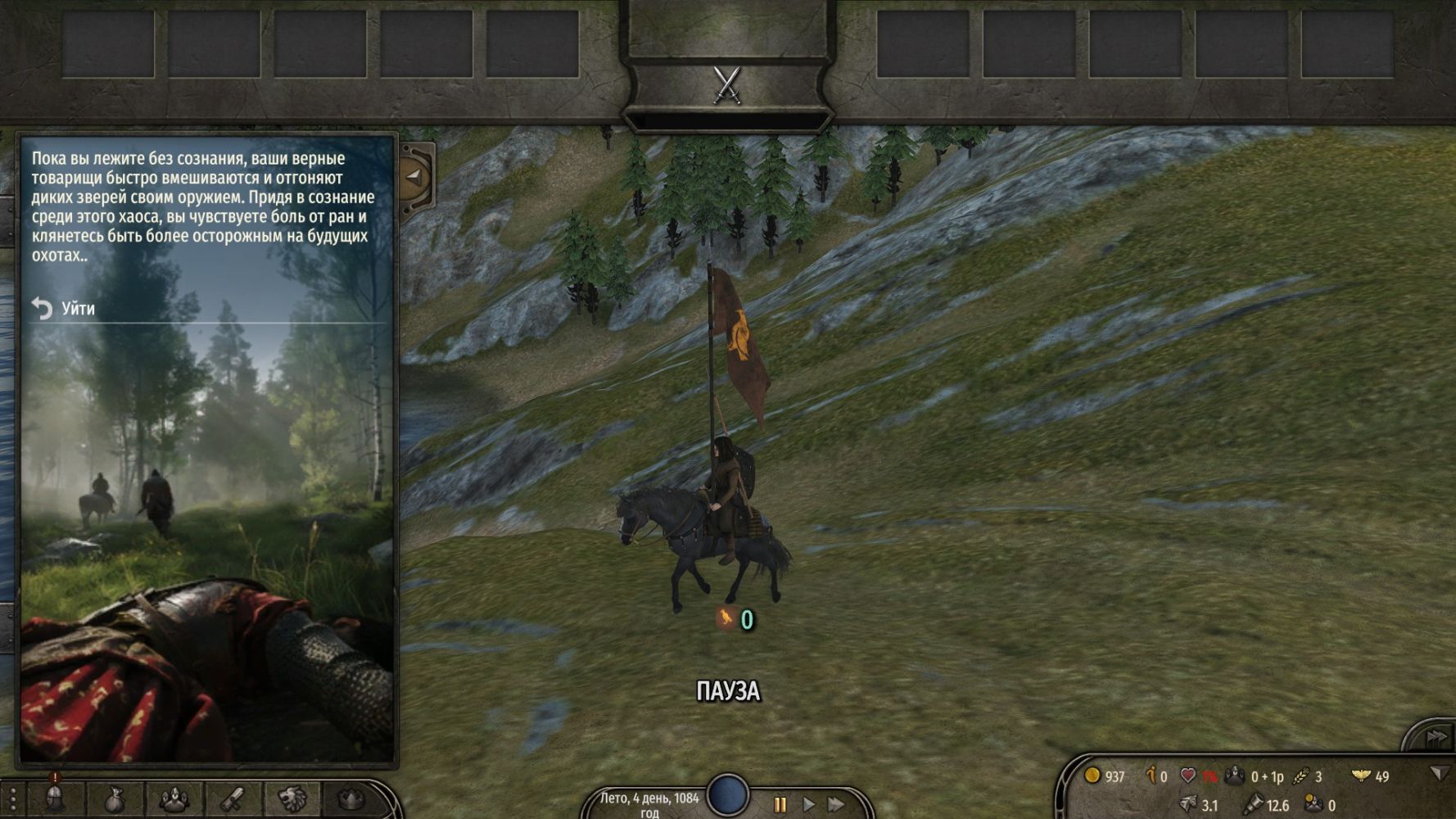Click the blue day-night orb
Viewport: 1456px width, 819px height.
pos(727,794)
